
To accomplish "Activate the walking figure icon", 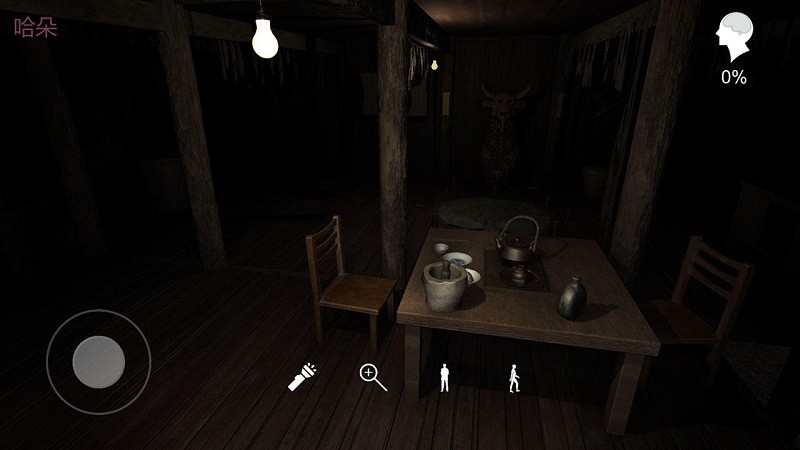I will pos(514,377).
